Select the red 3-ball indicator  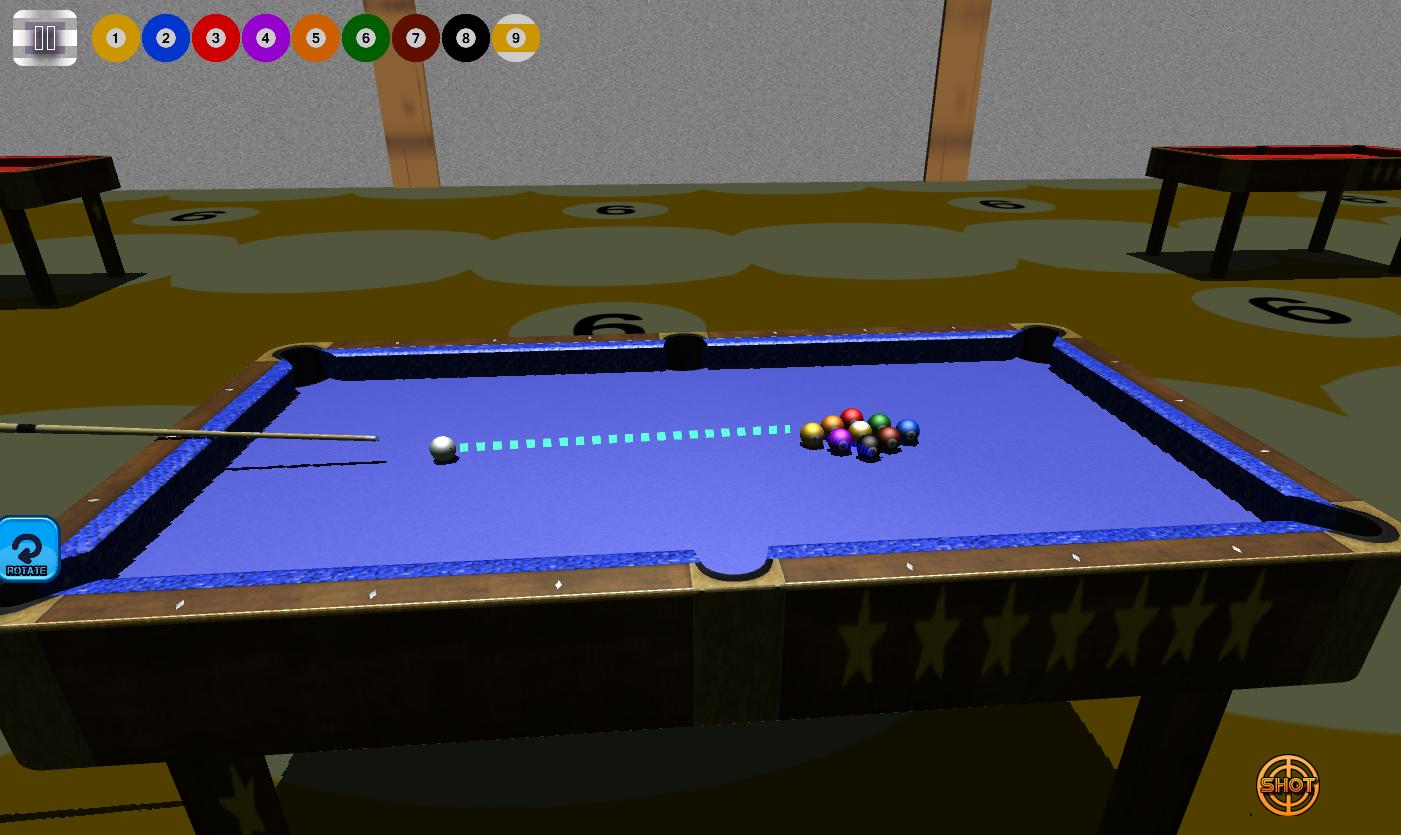pyautogui.click(x=215, y=38)
